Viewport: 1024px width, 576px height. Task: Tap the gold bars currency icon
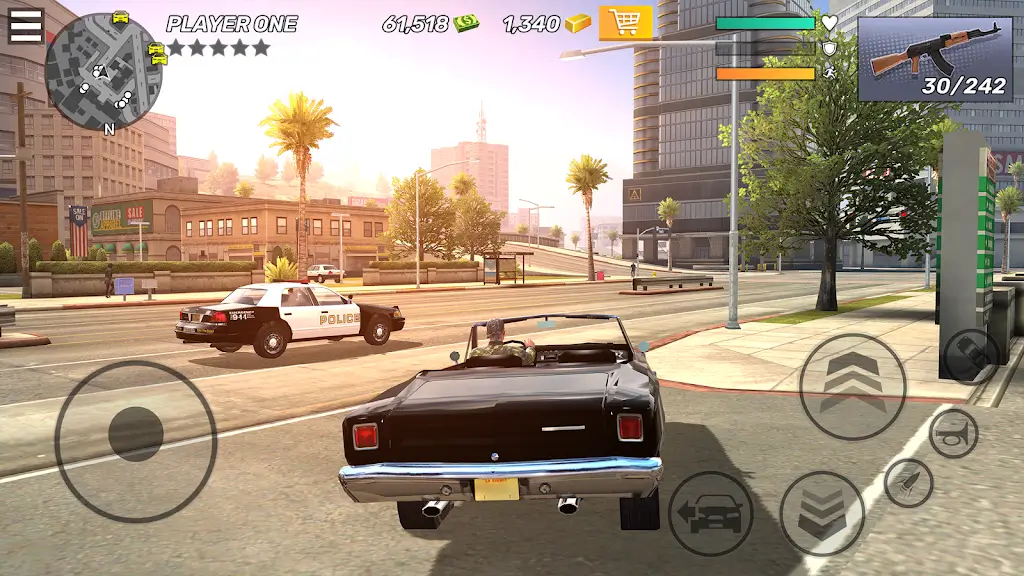[x=578, y=23]
